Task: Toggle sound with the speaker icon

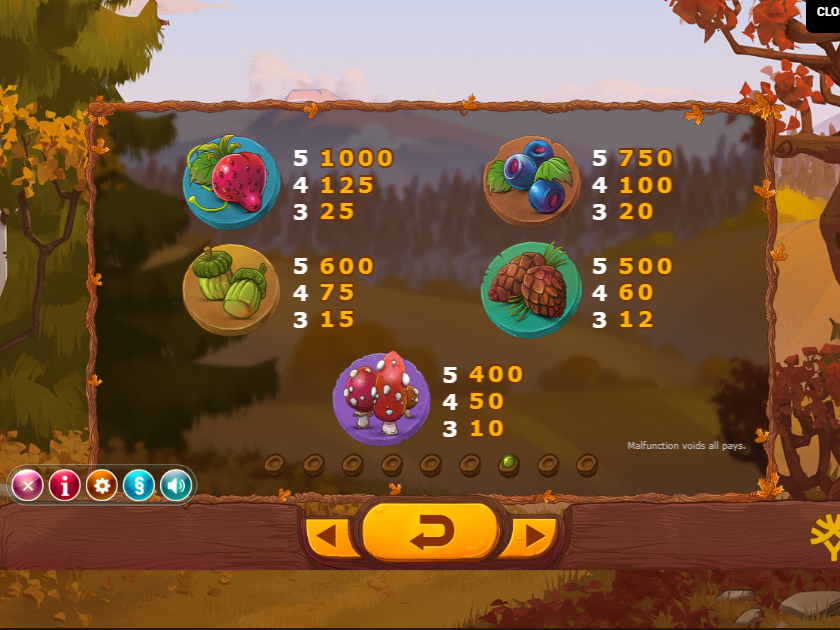Action: coord(175,486)
